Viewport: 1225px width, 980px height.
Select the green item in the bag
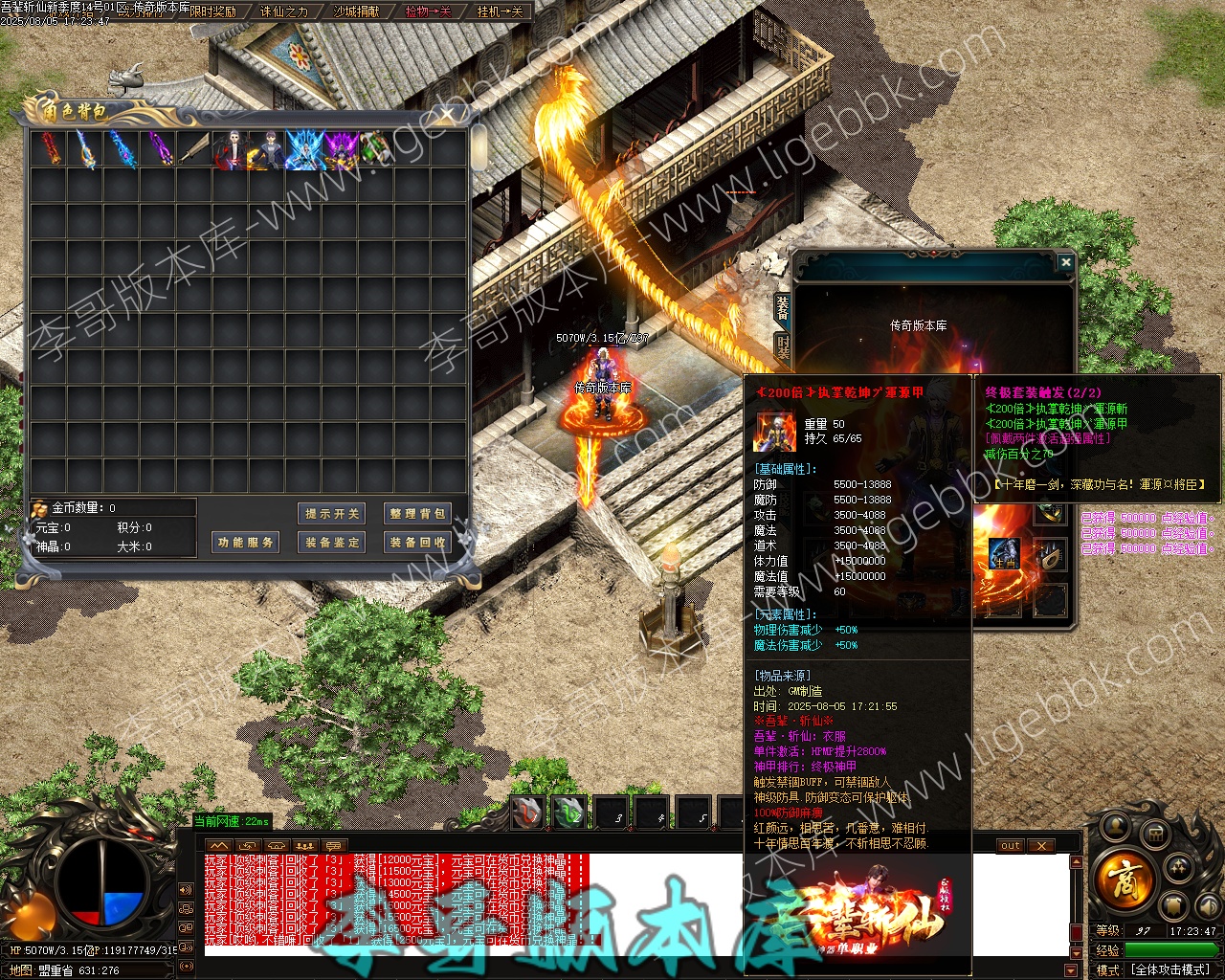coord(375,150)
